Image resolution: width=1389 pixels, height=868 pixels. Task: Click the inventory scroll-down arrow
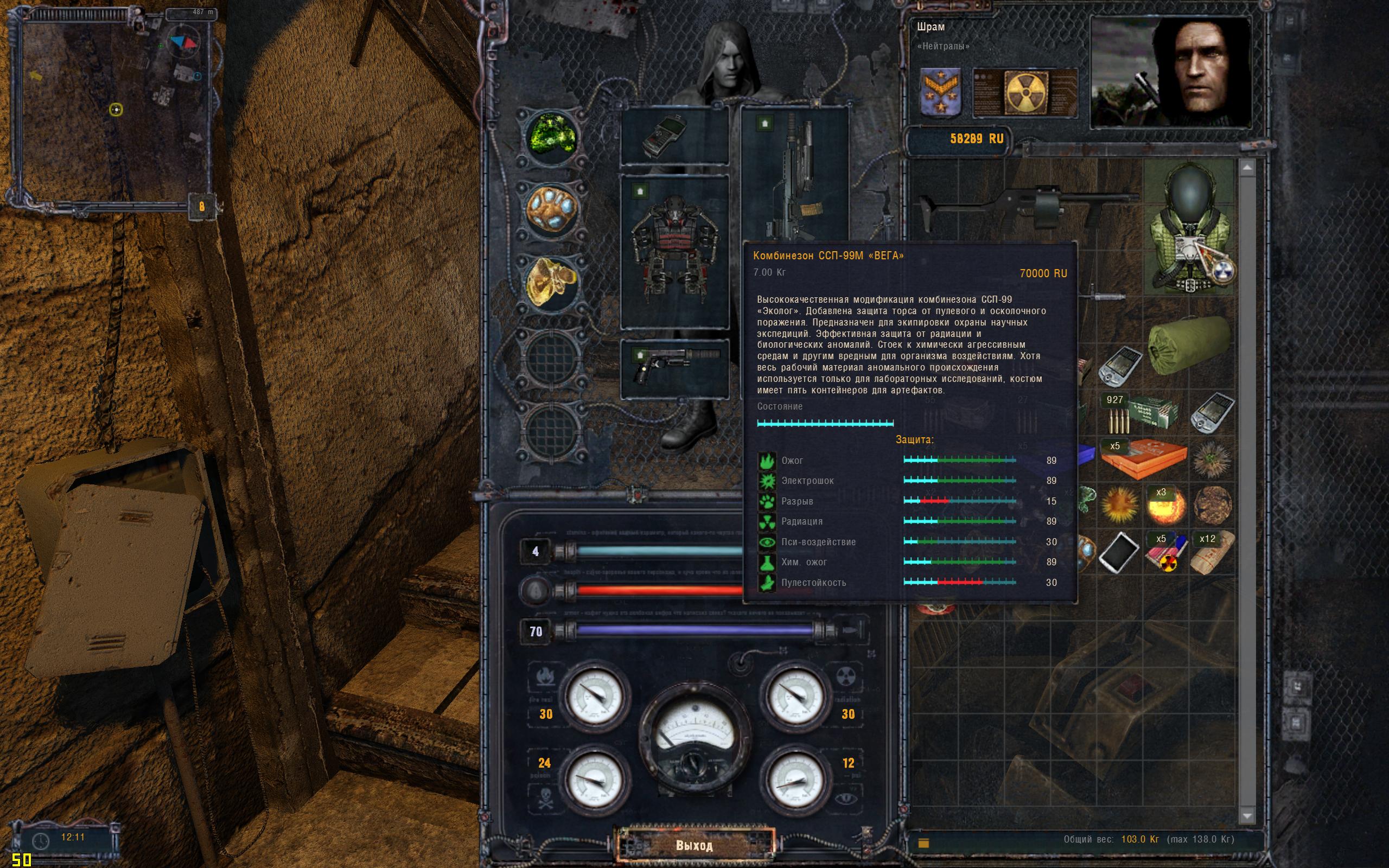[1246, 815]
